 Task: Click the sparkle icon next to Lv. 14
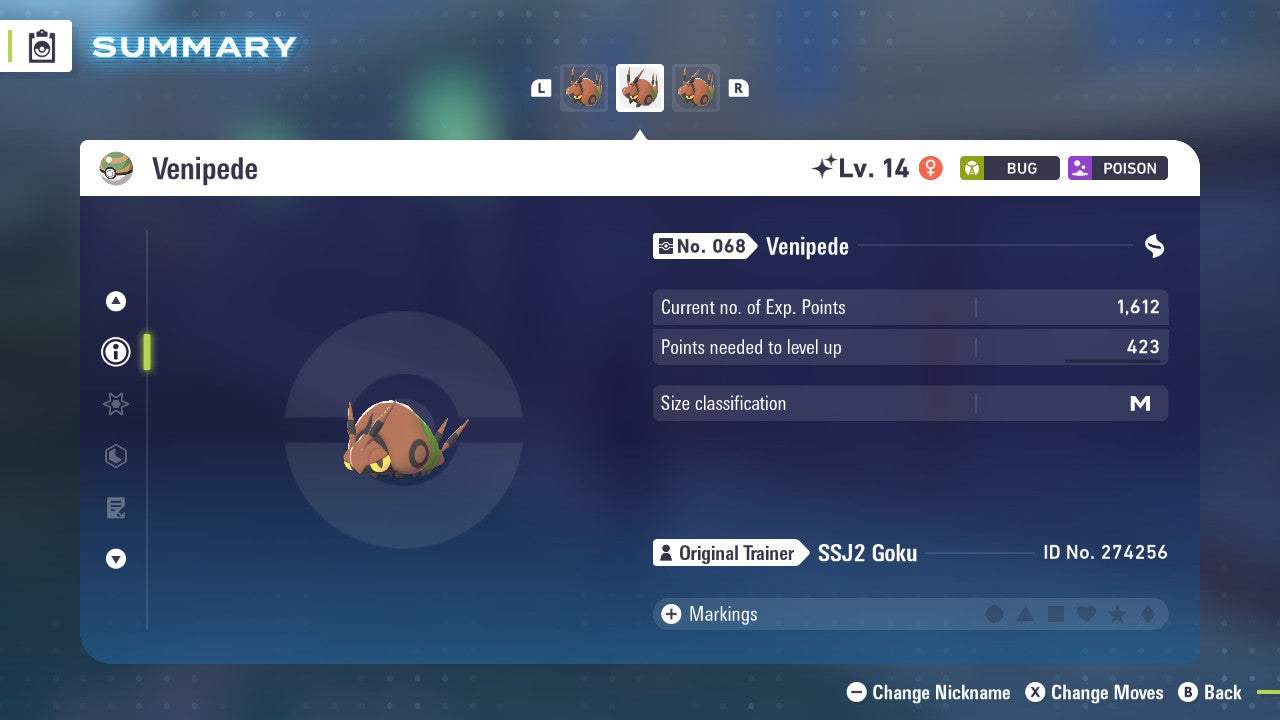click(x=822, y=167)
